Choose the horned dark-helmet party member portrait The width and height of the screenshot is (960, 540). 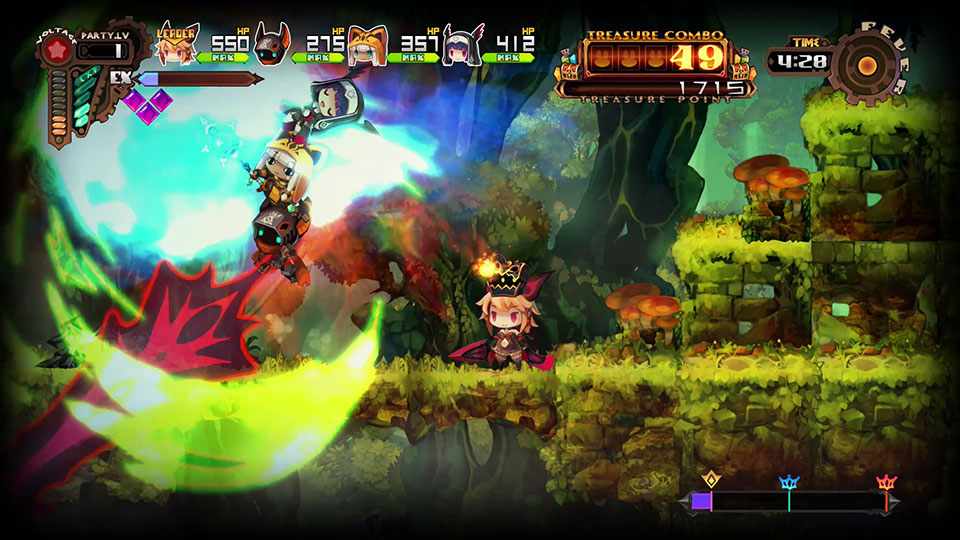point(271,46)
